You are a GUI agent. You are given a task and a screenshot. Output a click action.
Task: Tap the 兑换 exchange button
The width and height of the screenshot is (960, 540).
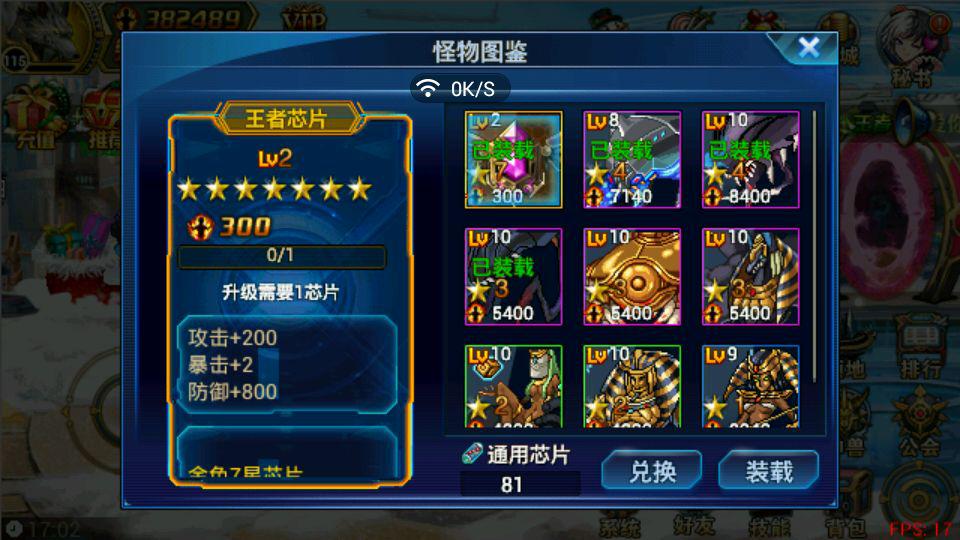point(651,471)
